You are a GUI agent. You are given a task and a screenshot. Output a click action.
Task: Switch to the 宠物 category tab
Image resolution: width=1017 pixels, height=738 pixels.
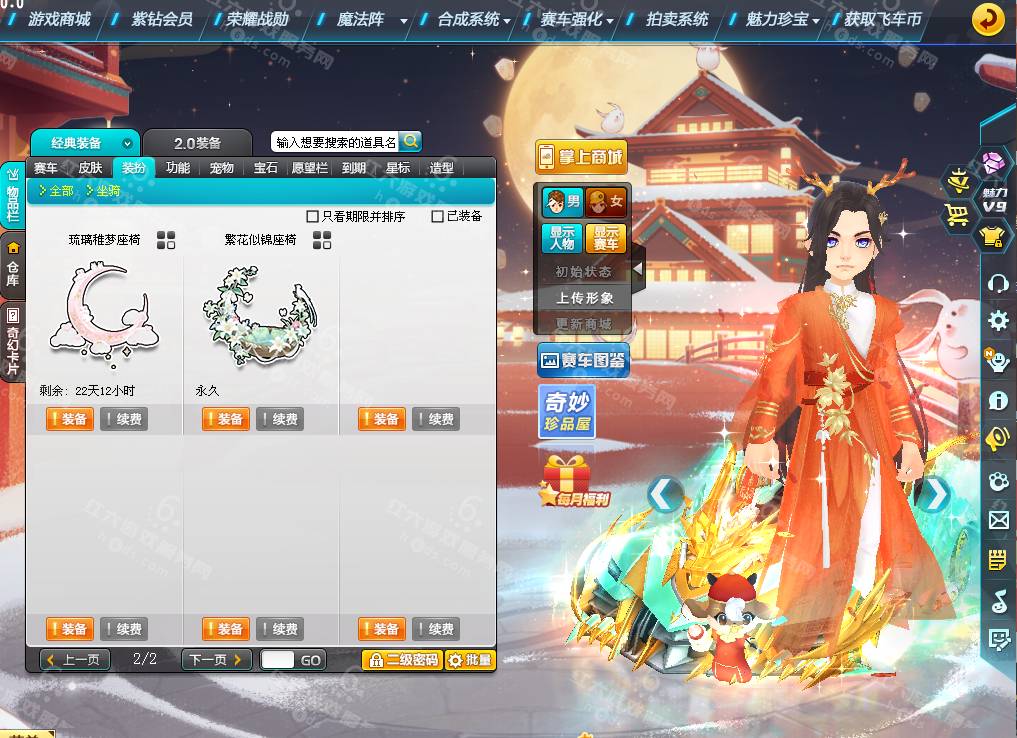coord(222,168)
